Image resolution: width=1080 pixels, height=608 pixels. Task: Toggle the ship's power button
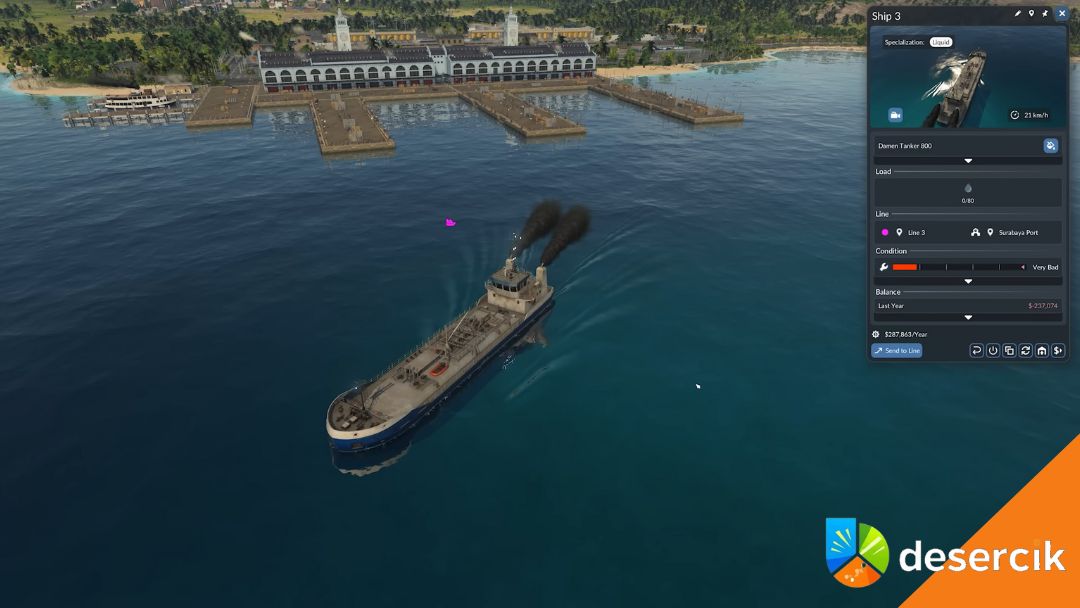(993, 350)
